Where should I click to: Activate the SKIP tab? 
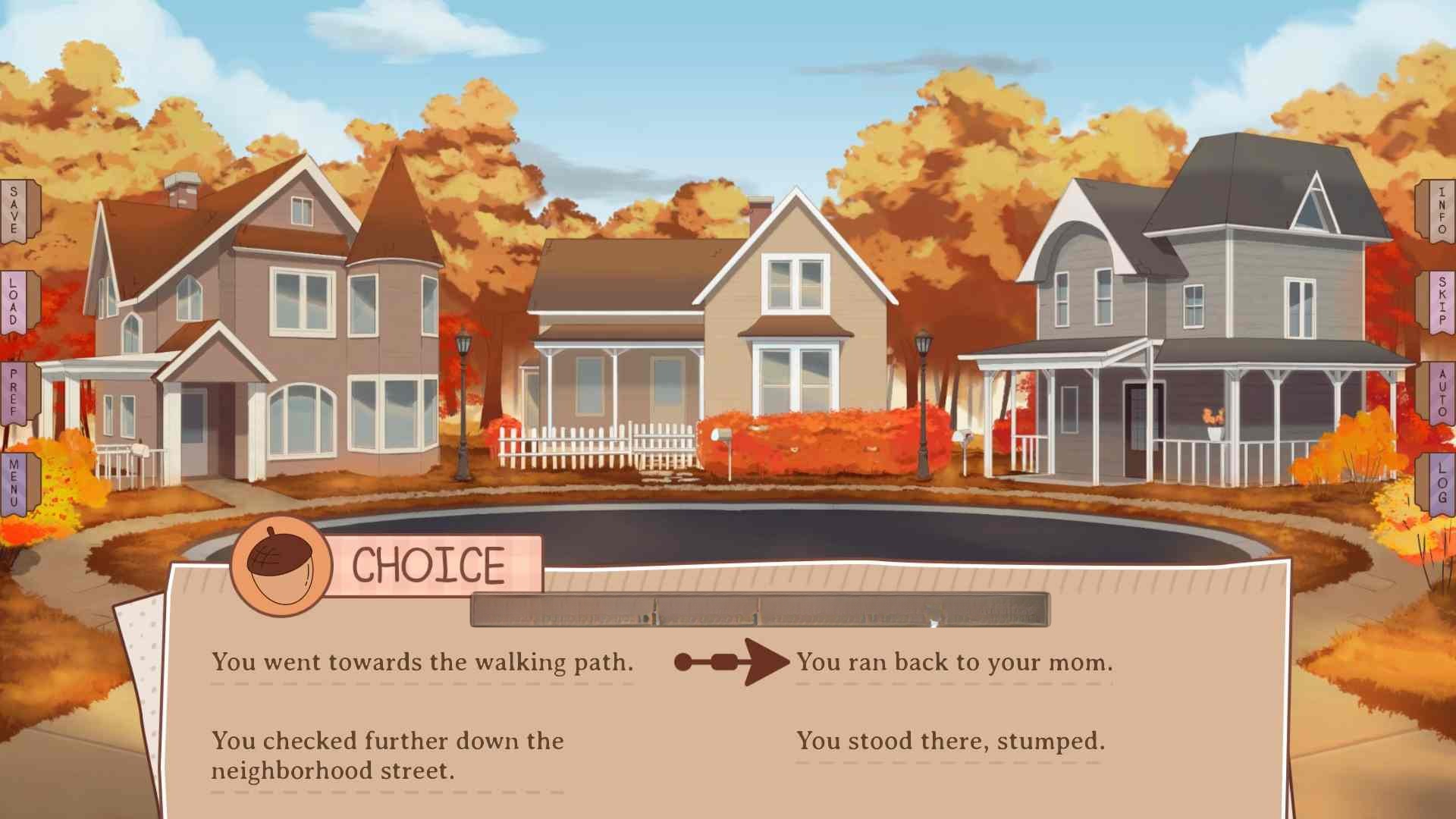[1440, 302]
